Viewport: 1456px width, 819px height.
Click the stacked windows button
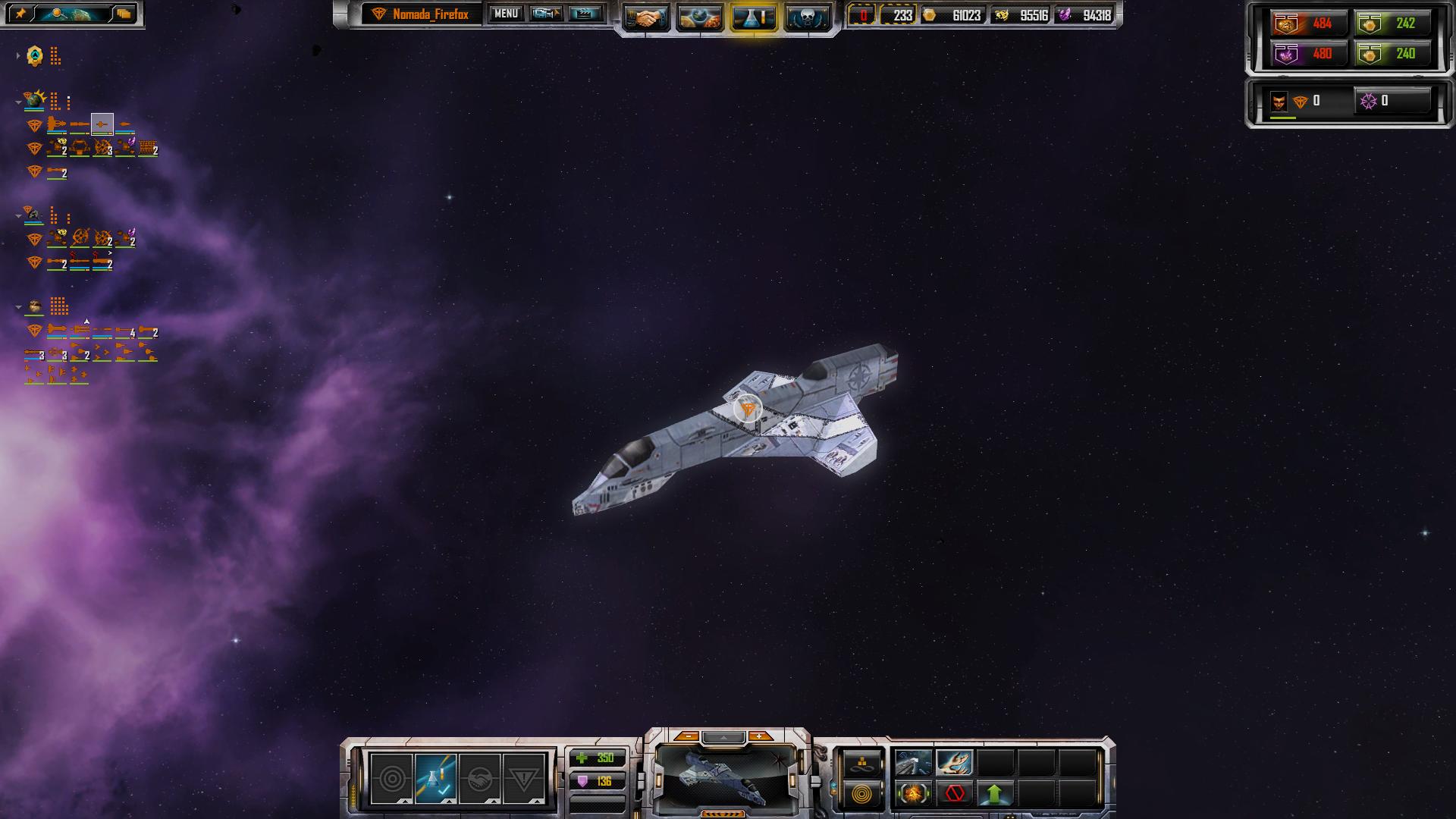click(124, 14)
